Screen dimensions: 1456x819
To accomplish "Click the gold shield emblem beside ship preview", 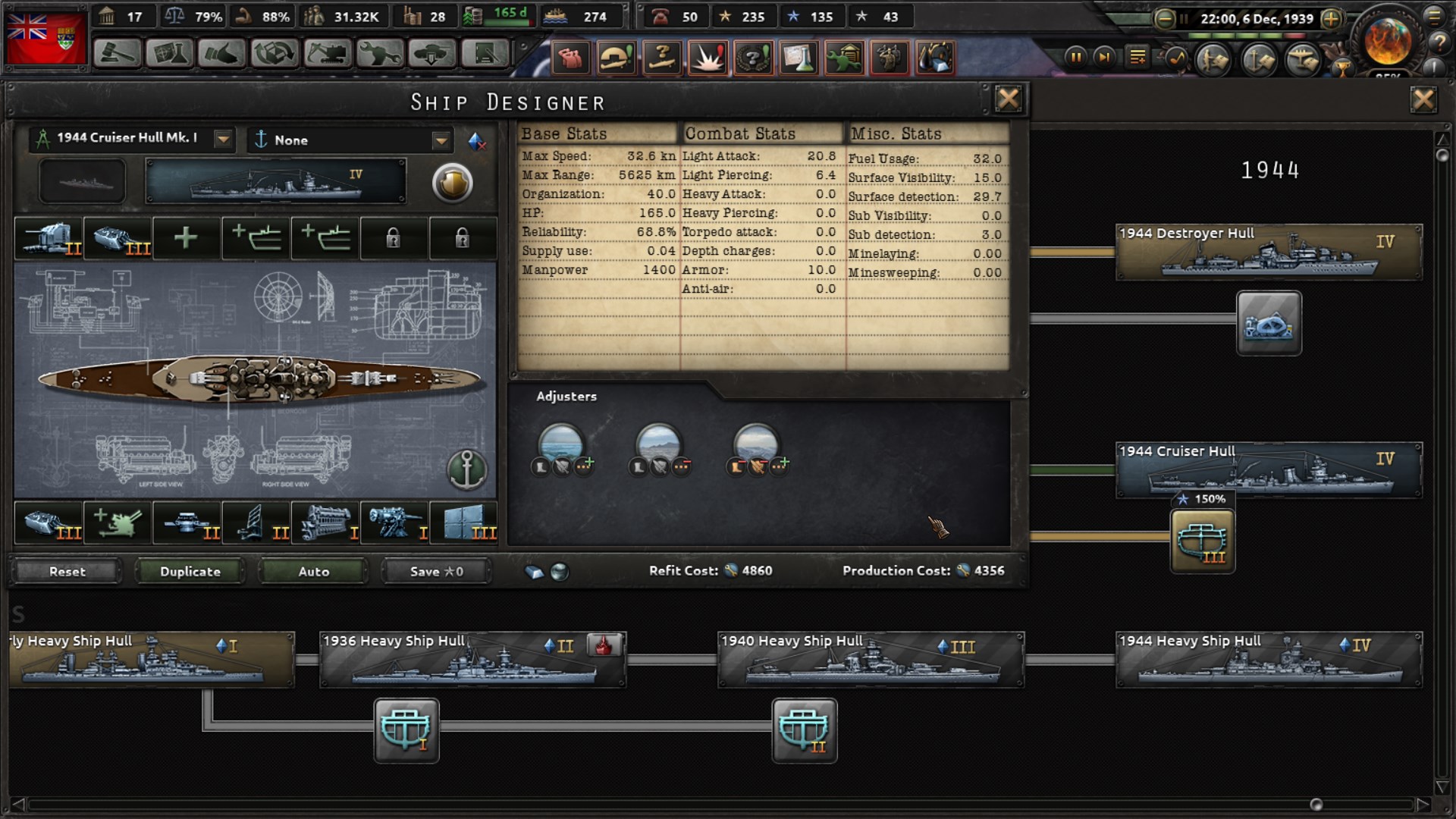I will click(453, 183).
